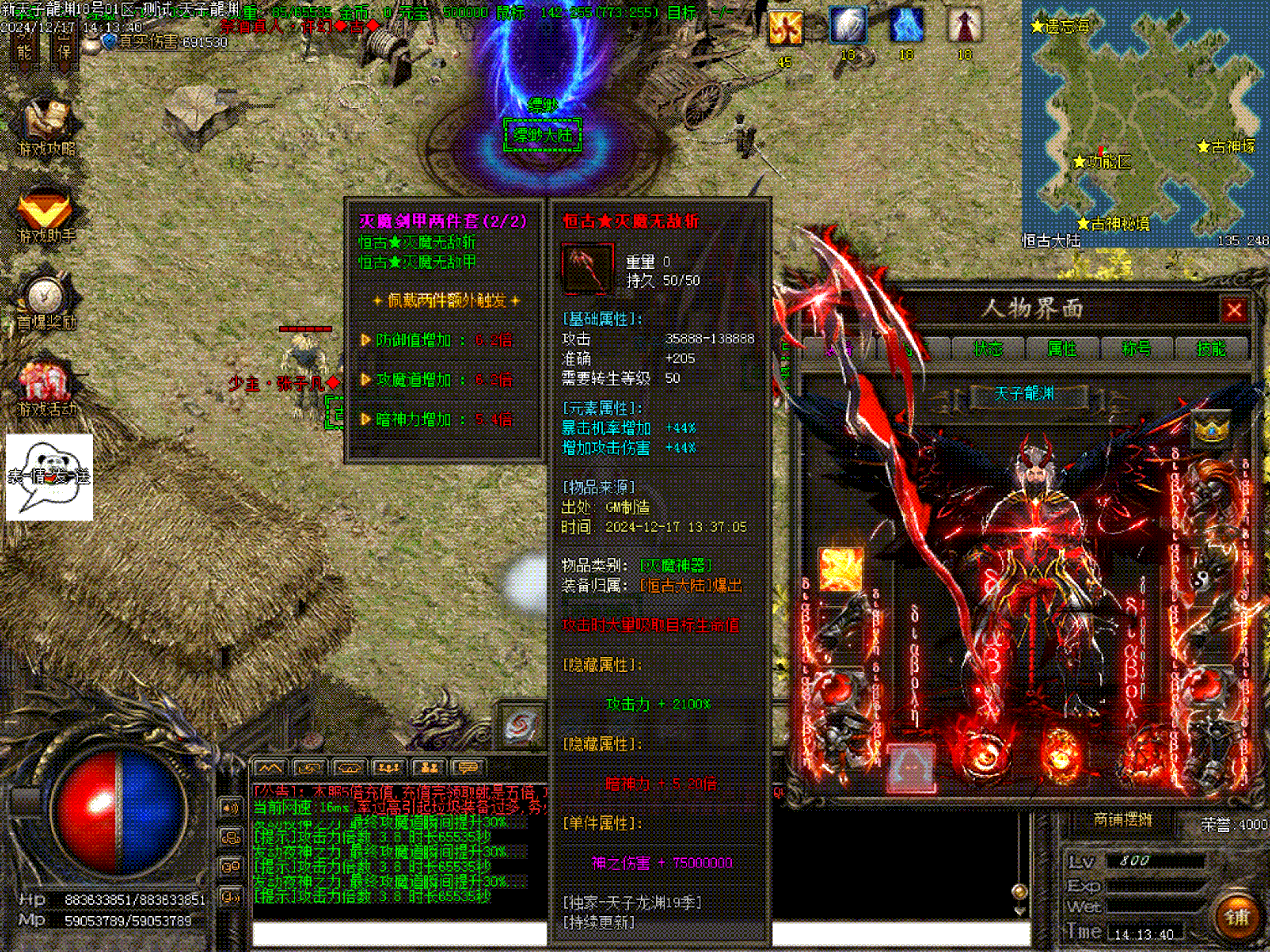The width and height of the screenshot is (1270, 952).
Task: Open the 游戏活动 events menu
Action: [45, 389]
